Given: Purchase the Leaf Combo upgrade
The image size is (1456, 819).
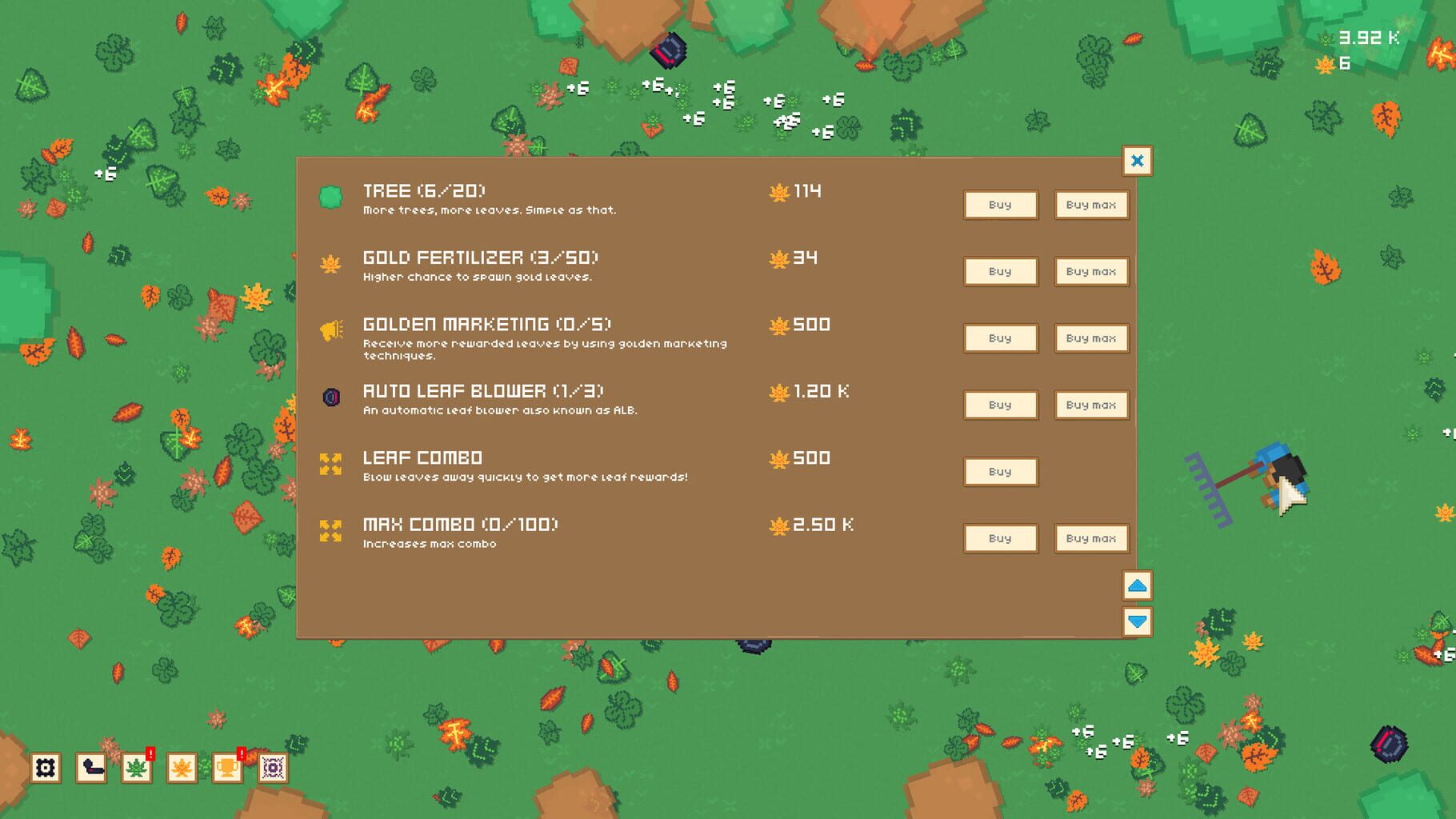Looking at the screenshot, I should (1000, 471).
